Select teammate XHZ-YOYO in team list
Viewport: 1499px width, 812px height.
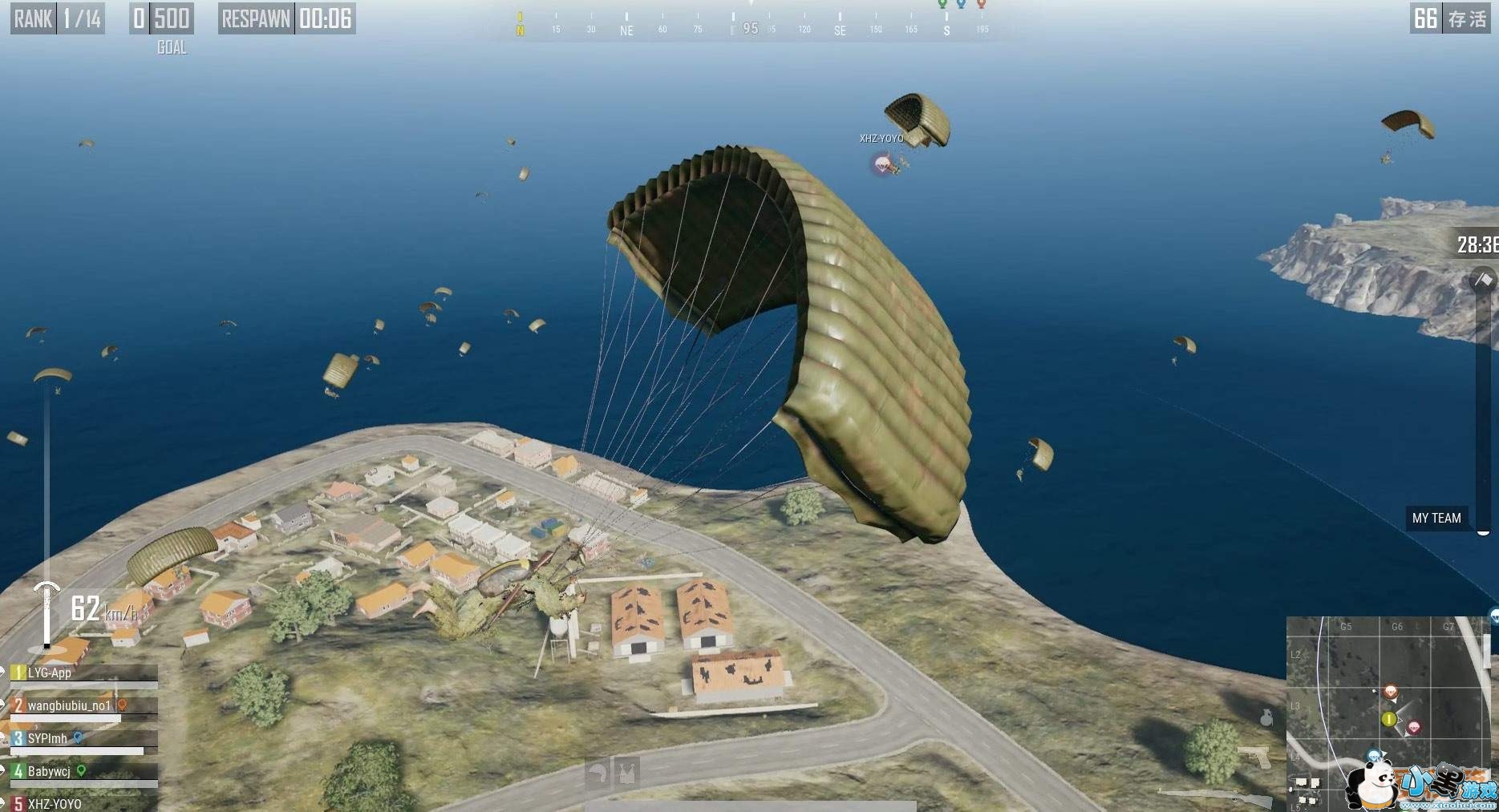click(55, 803)
